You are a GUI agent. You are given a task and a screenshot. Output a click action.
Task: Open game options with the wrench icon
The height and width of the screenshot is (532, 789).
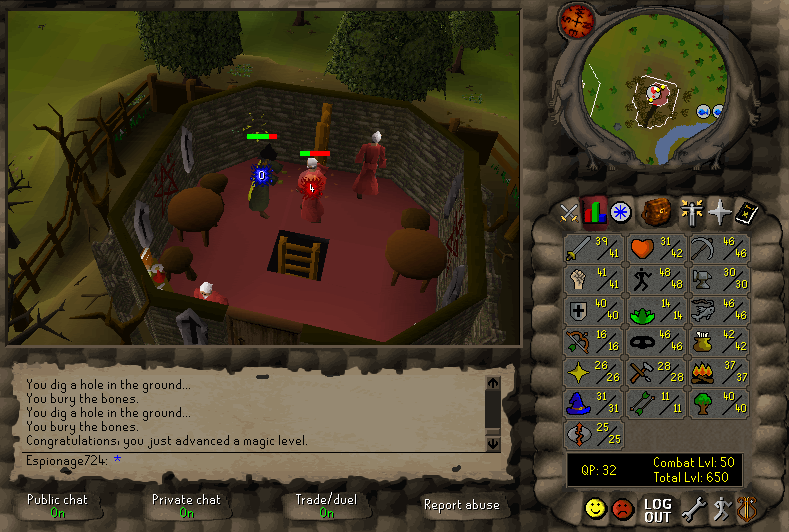[693, 510]
